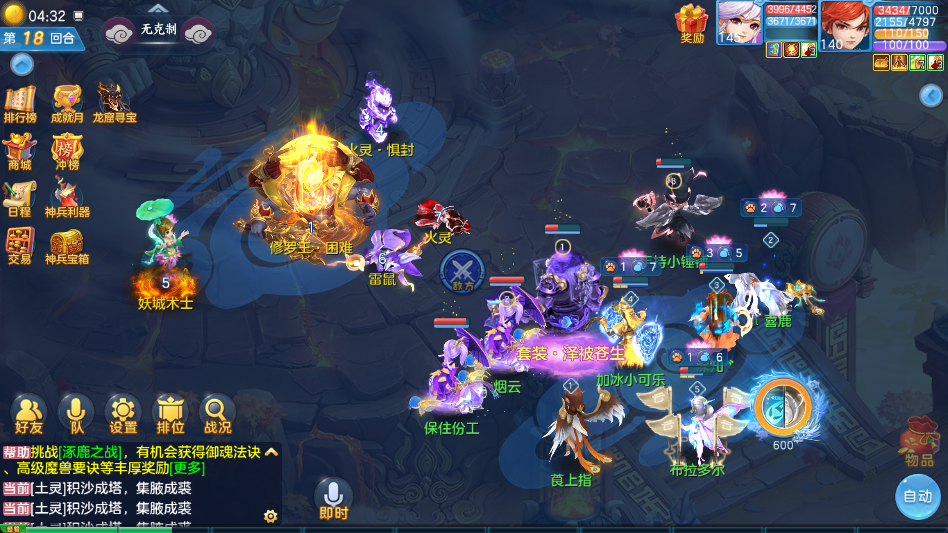The image size is (948, 533).
Task: Open the 日程 schedule scroll
Action: [19, 197]
